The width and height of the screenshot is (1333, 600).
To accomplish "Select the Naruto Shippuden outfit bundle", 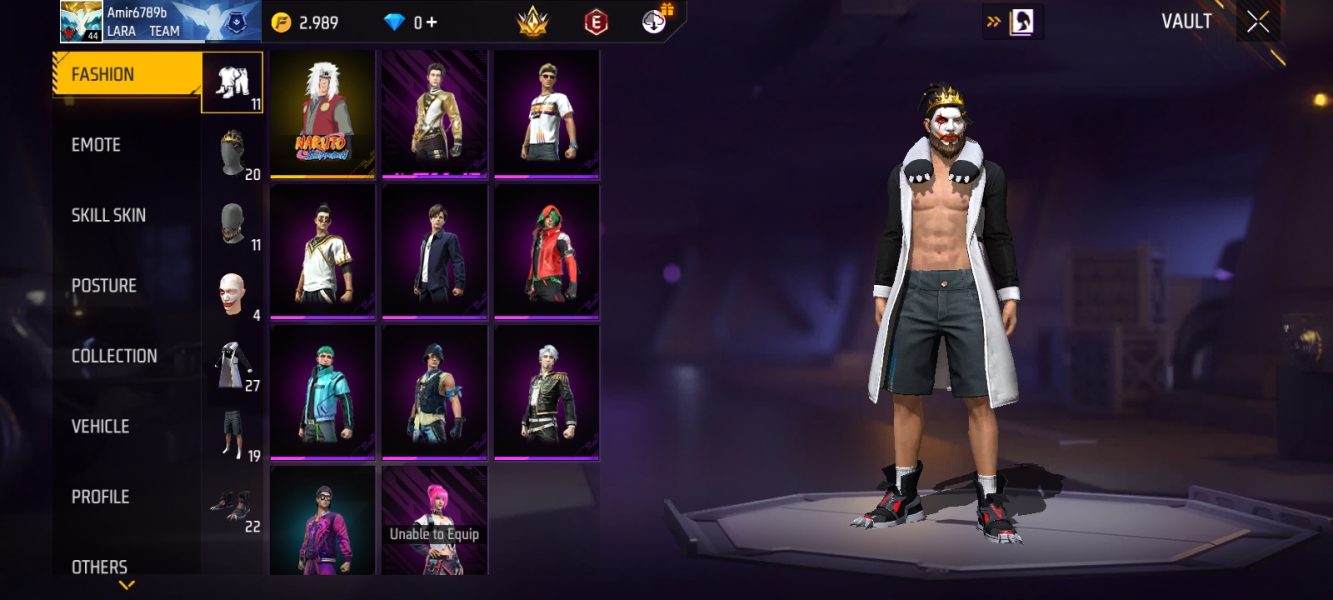I will pos(322,114).
